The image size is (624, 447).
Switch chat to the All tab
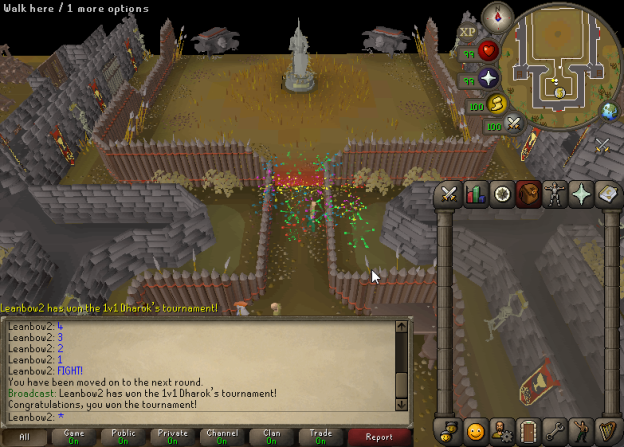click(24, 437)
